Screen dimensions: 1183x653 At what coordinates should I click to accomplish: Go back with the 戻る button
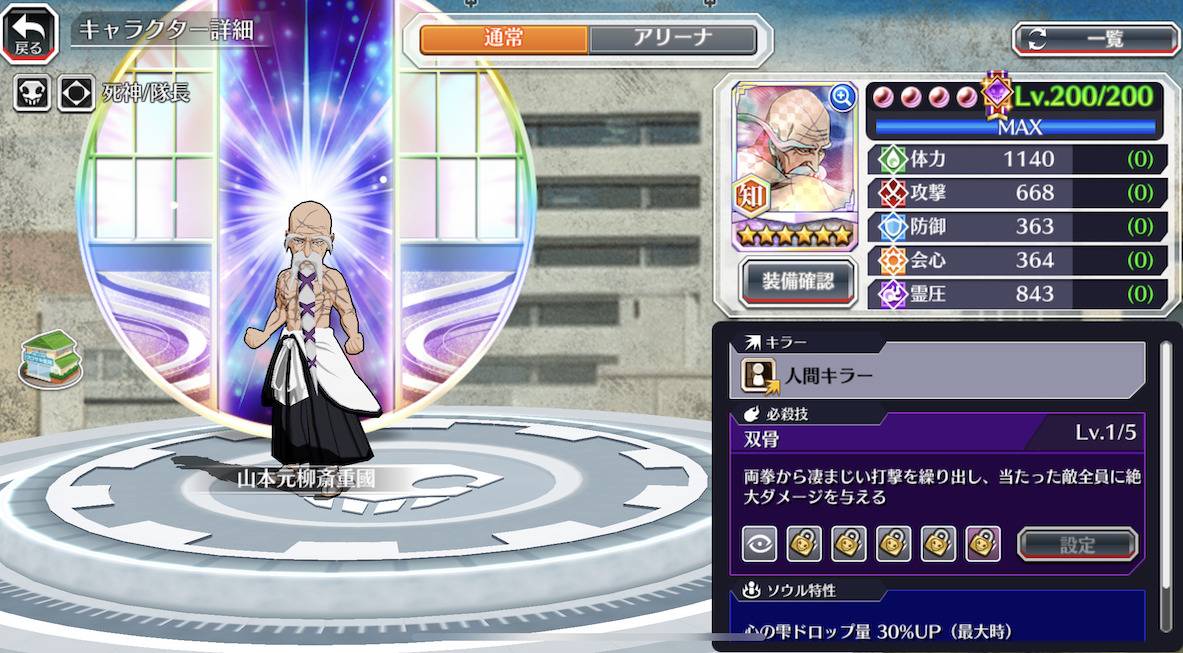click(x=29, y=33)
